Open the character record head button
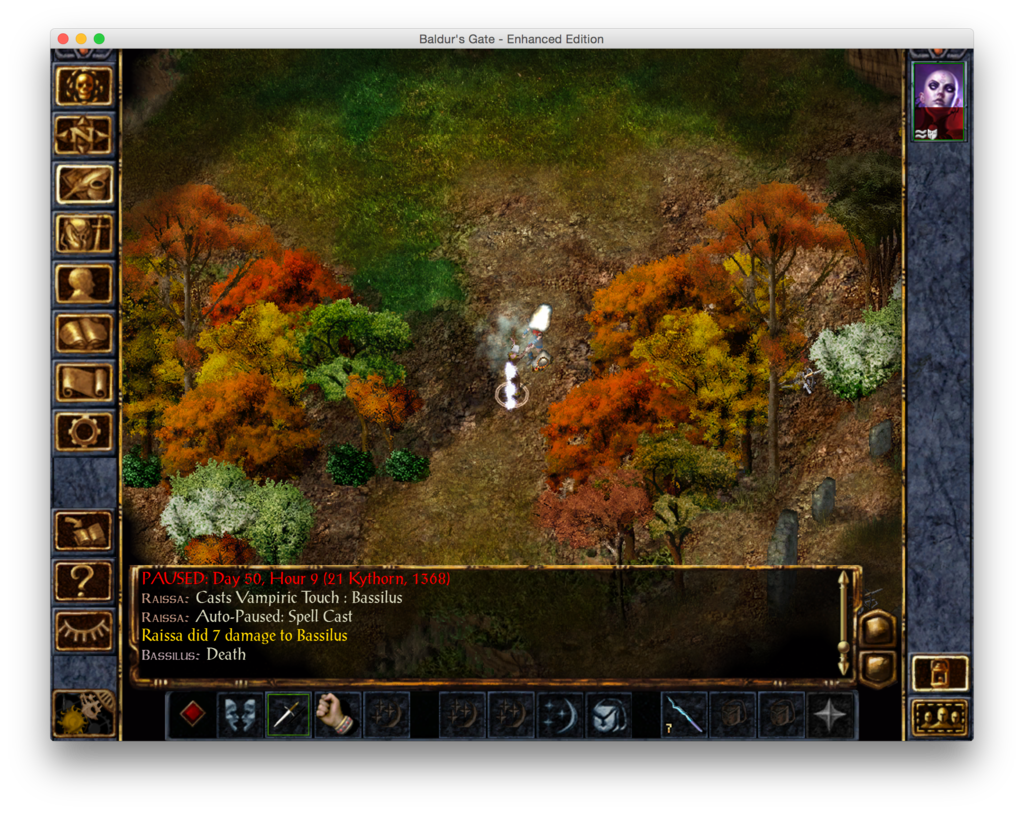 tap(84, 284)
